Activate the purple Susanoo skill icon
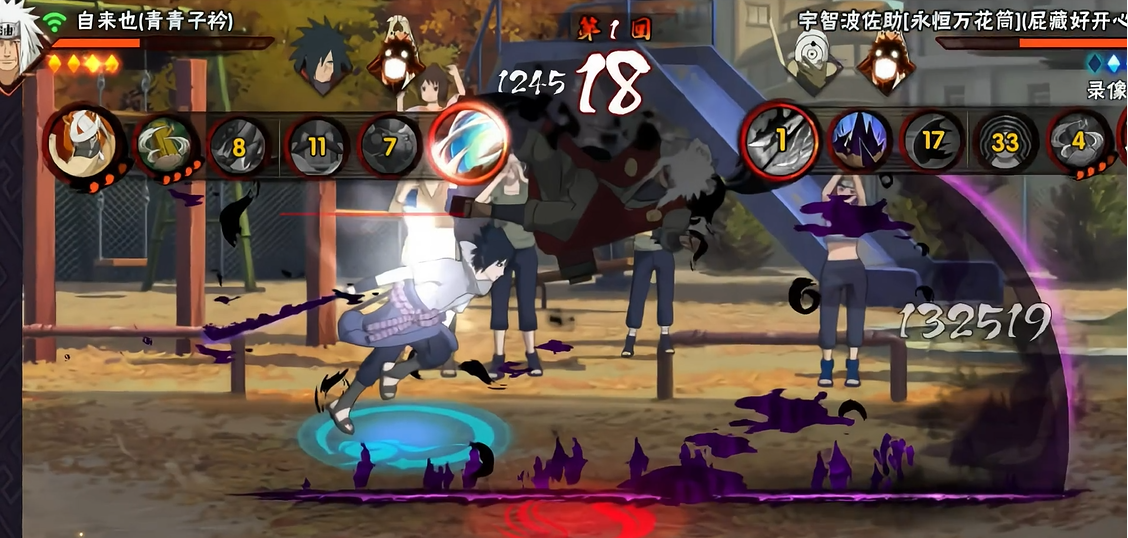The width and height of the screenshot is (1128, 538). pyautogui.click(x=858, y=141)
